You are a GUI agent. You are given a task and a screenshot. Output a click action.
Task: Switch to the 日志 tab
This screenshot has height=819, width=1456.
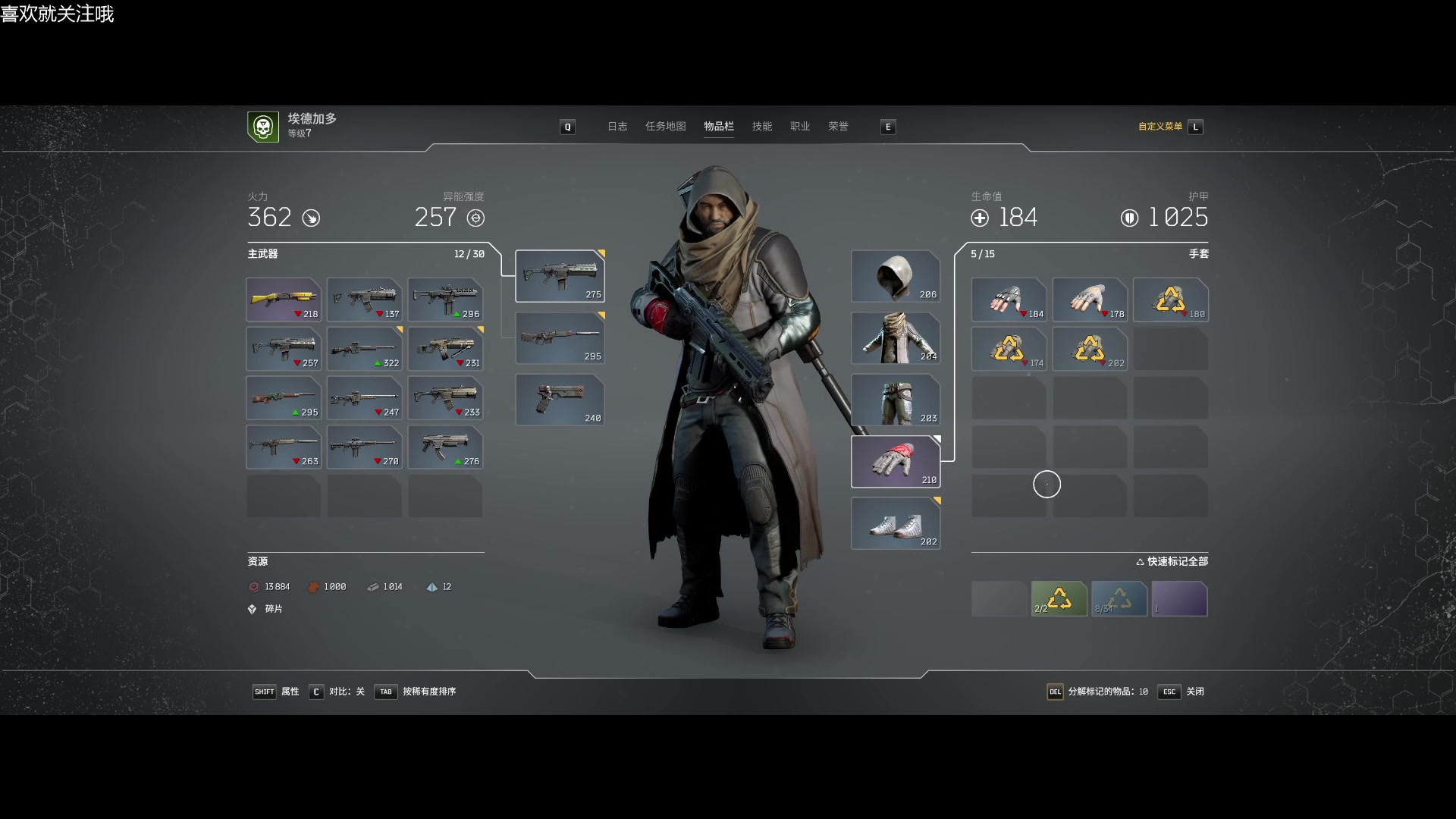pyautogui.click(x=617, y=127)
